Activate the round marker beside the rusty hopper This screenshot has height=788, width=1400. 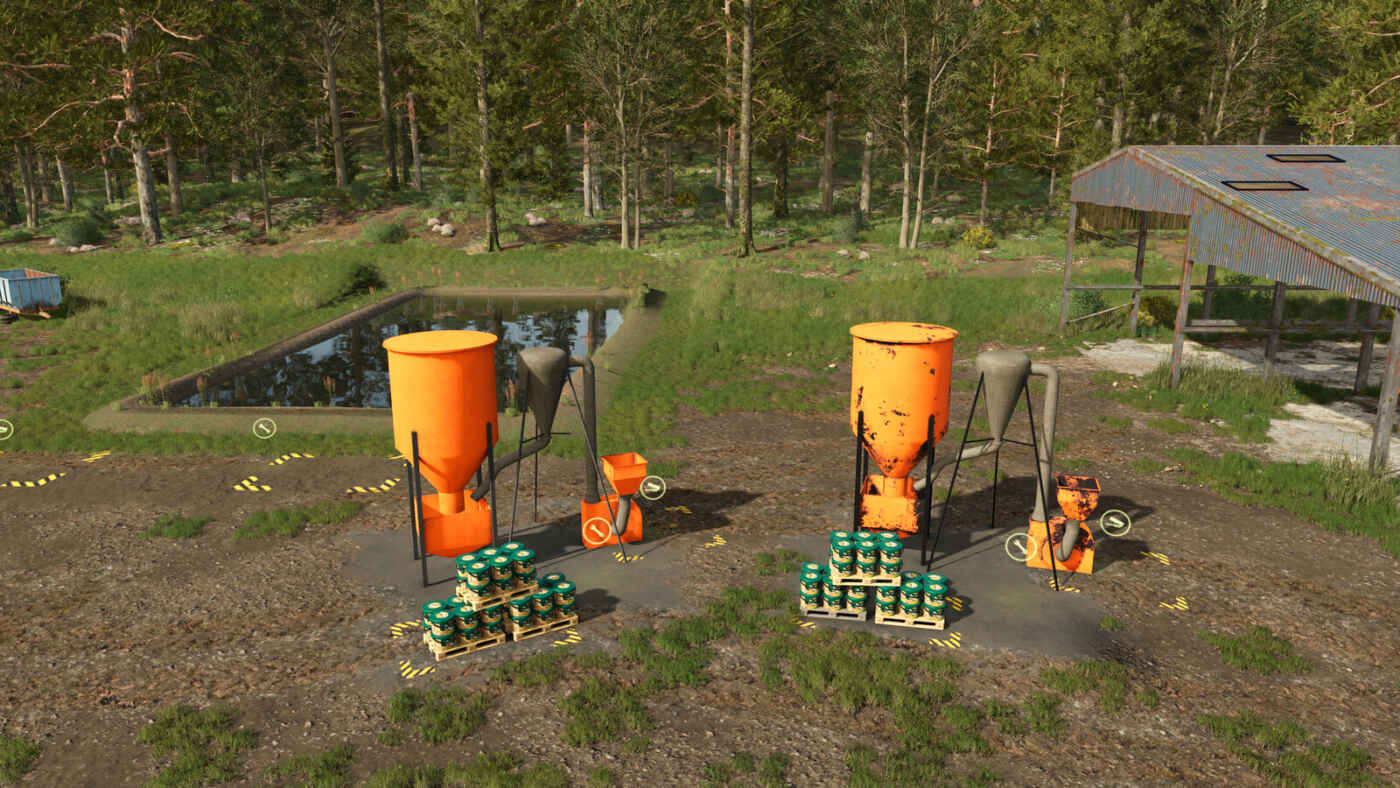(1114, 522)
